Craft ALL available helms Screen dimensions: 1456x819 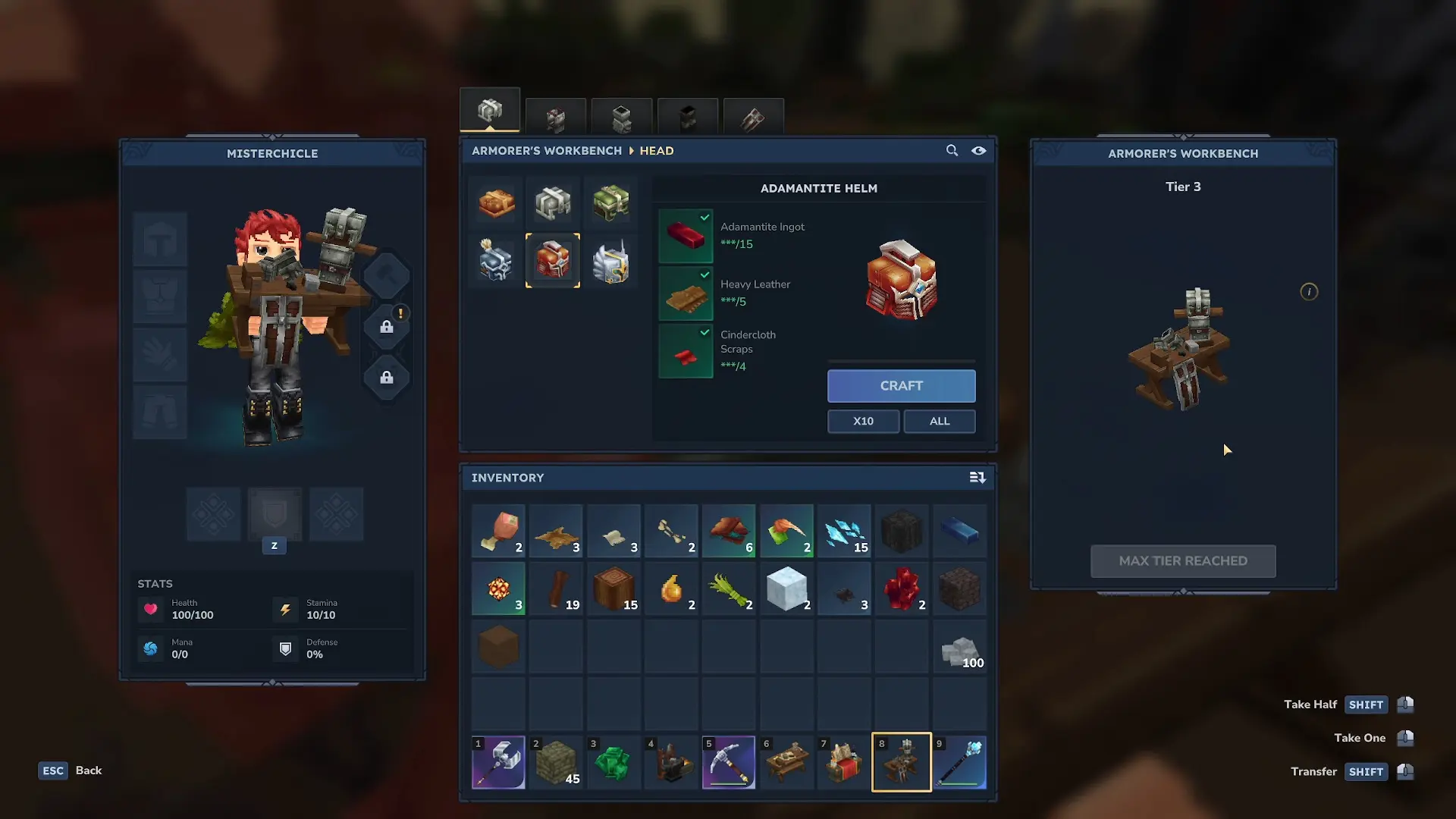point(939,421)
